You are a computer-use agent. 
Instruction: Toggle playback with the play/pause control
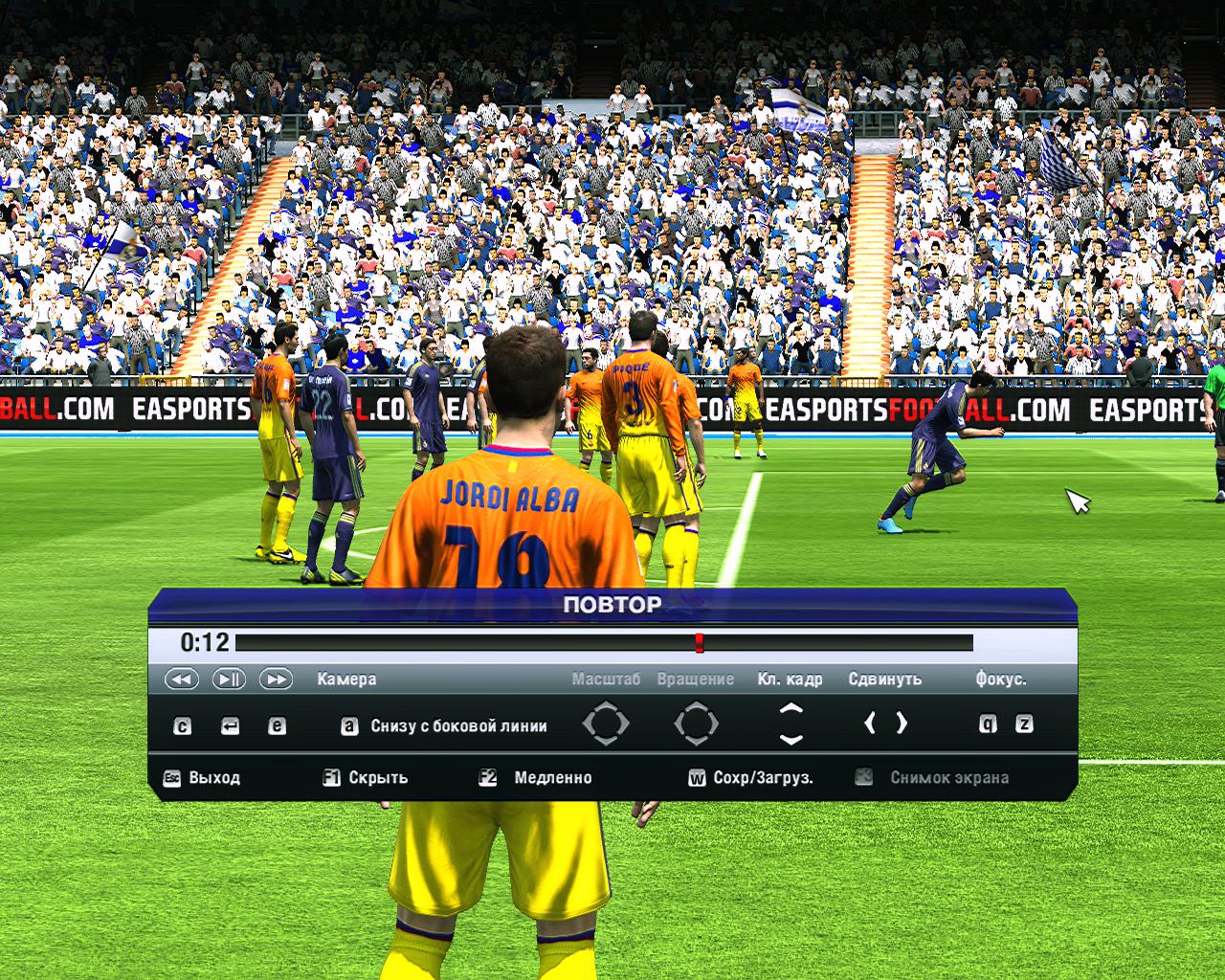point(230,679)
